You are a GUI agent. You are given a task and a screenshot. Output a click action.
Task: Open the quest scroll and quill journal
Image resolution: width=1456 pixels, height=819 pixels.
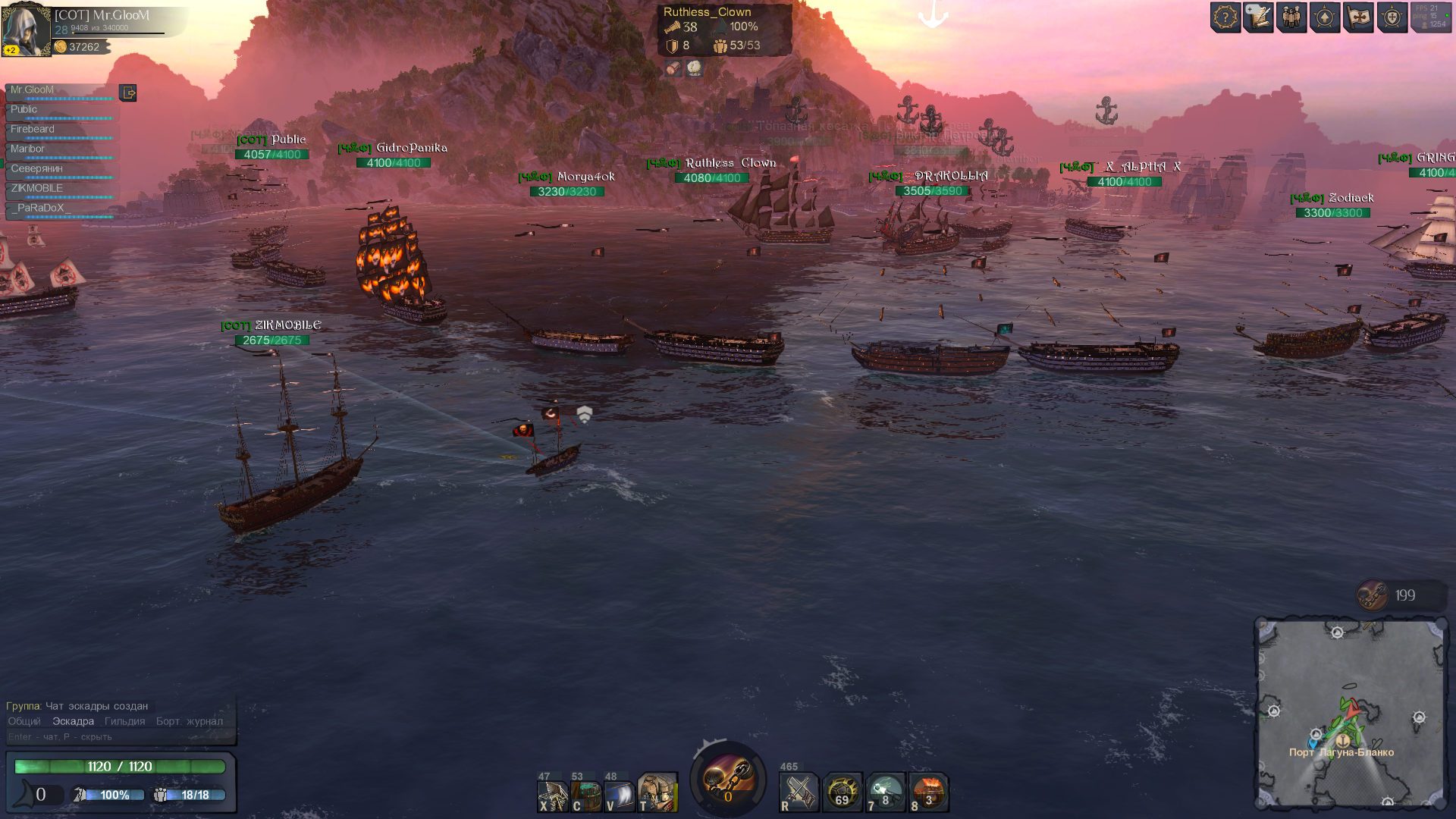(x=1258, y=17)
